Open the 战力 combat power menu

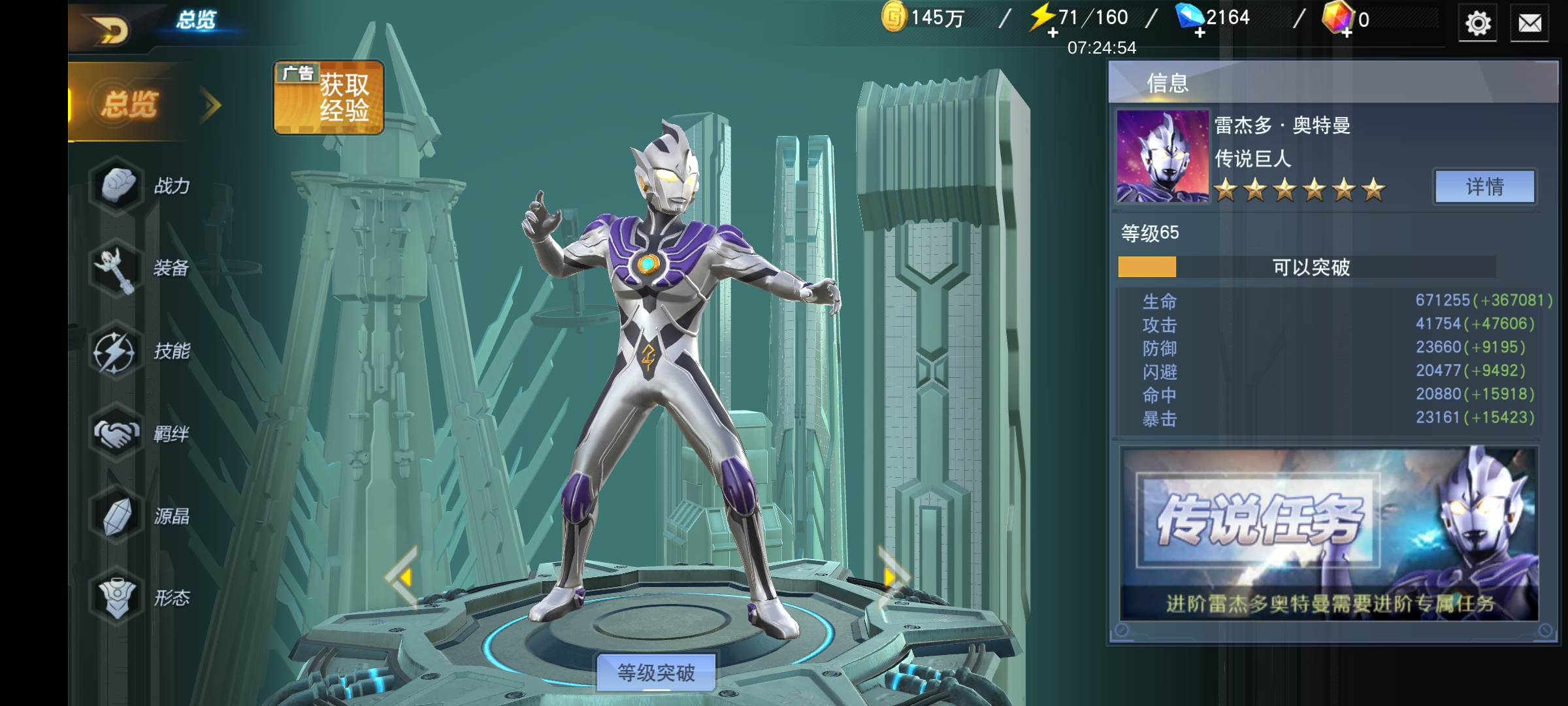pos(144,186)
